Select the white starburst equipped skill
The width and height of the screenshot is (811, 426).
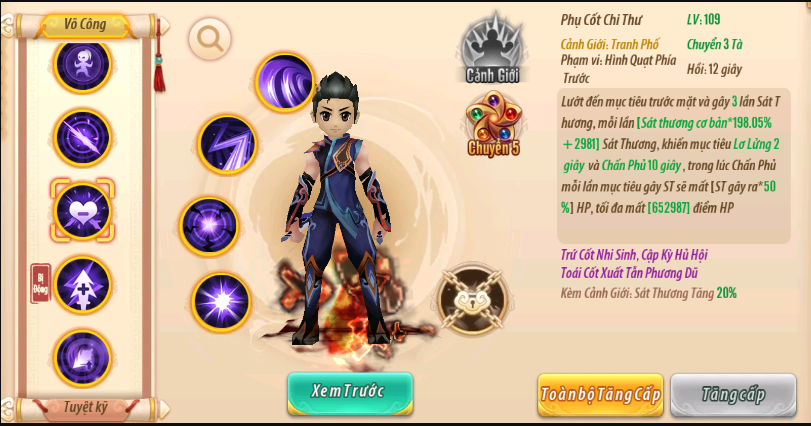[x=221, y=301]
